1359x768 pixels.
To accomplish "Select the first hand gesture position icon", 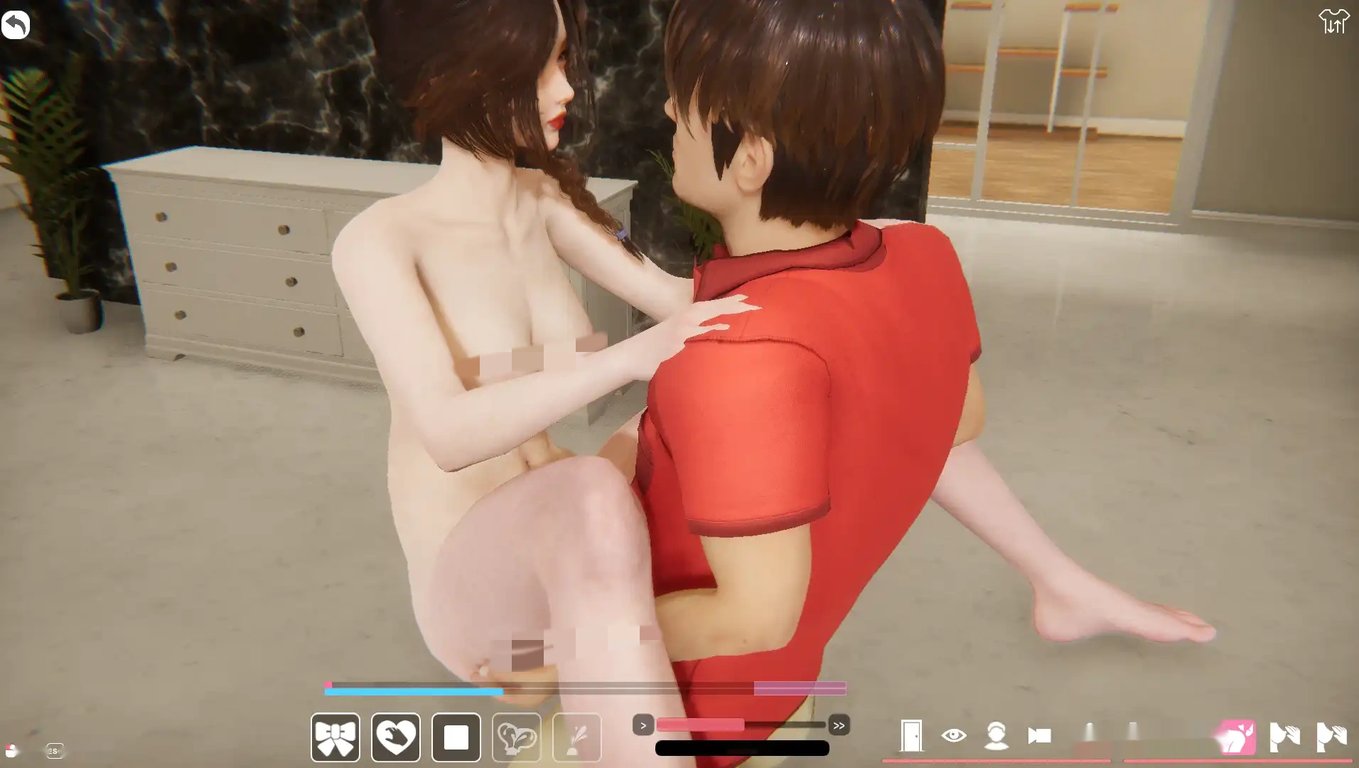I will [x=1285, y=736].
